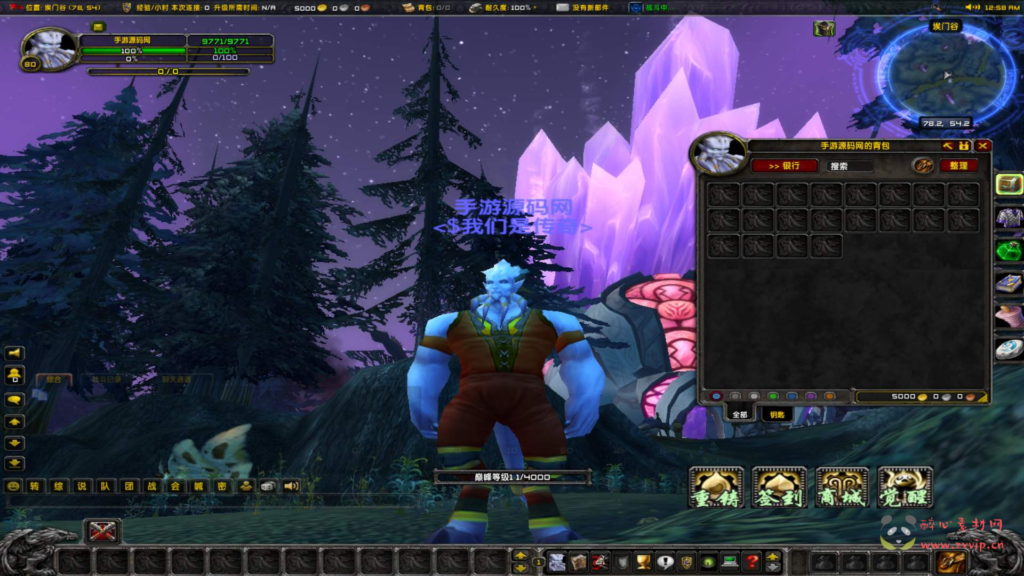Select the 全部 tab of the bag
1024x576 pixels.
739,414
